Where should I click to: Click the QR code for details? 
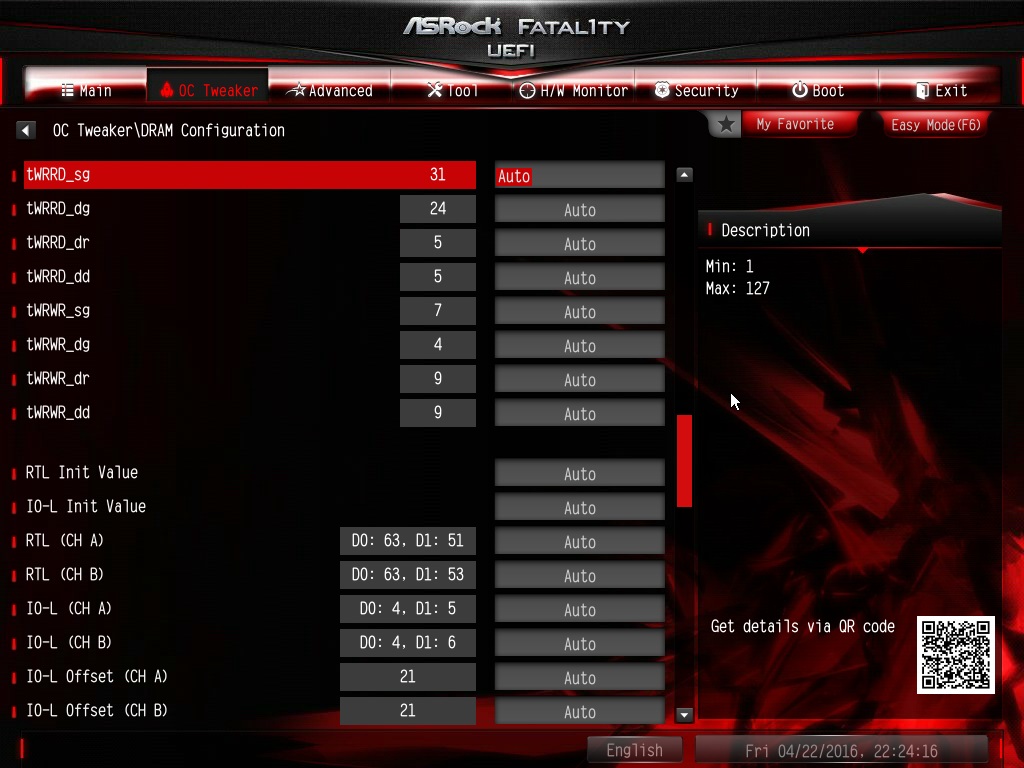[955, 655]
